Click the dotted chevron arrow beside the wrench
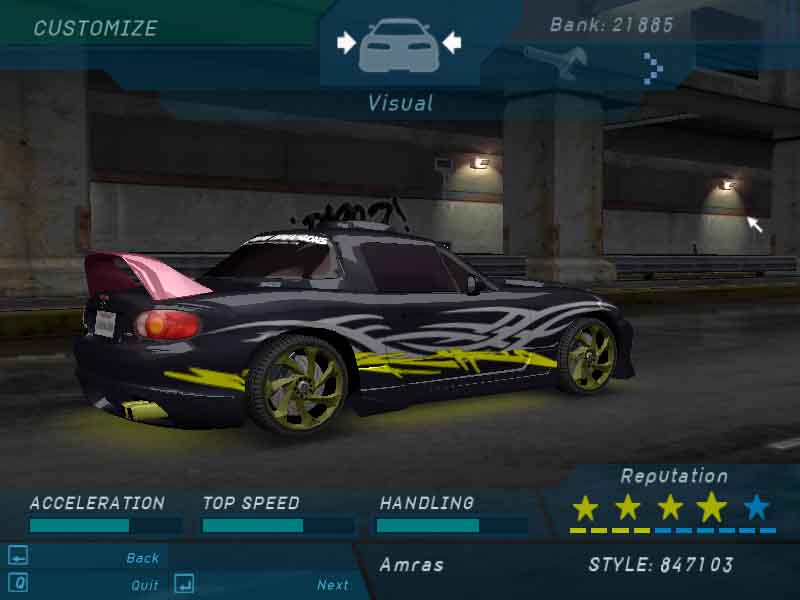 click(x=652, y=67)
